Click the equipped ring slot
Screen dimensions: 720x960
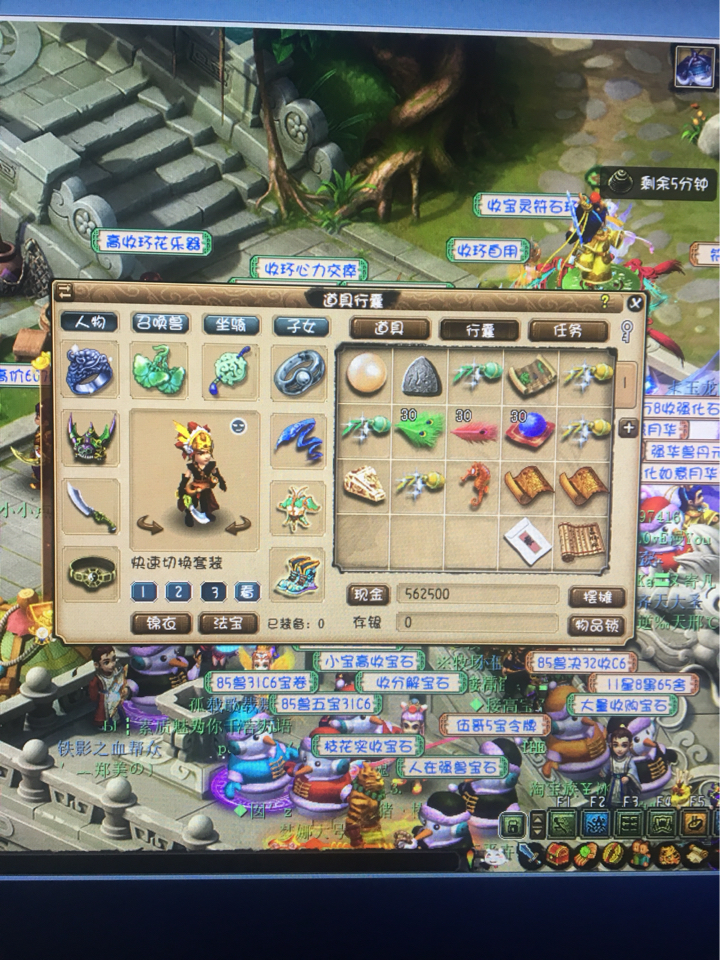(90, 370)
